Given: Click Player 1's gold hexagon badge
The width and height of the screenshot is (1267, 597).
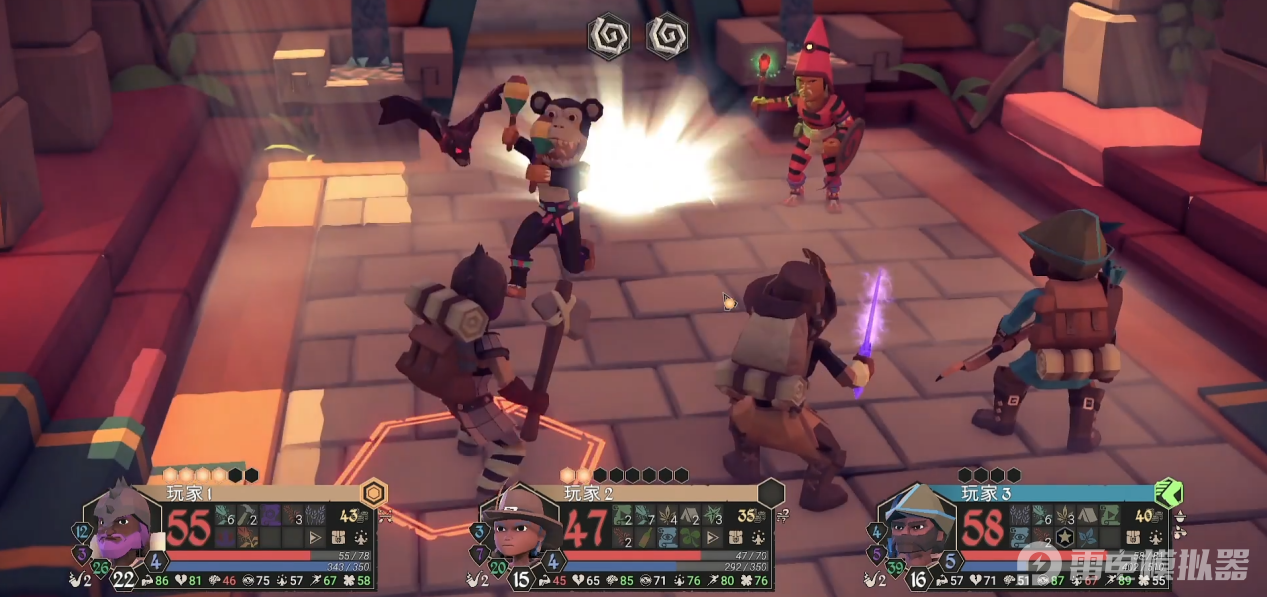Looking at the screenshot, I should [374, 492].
